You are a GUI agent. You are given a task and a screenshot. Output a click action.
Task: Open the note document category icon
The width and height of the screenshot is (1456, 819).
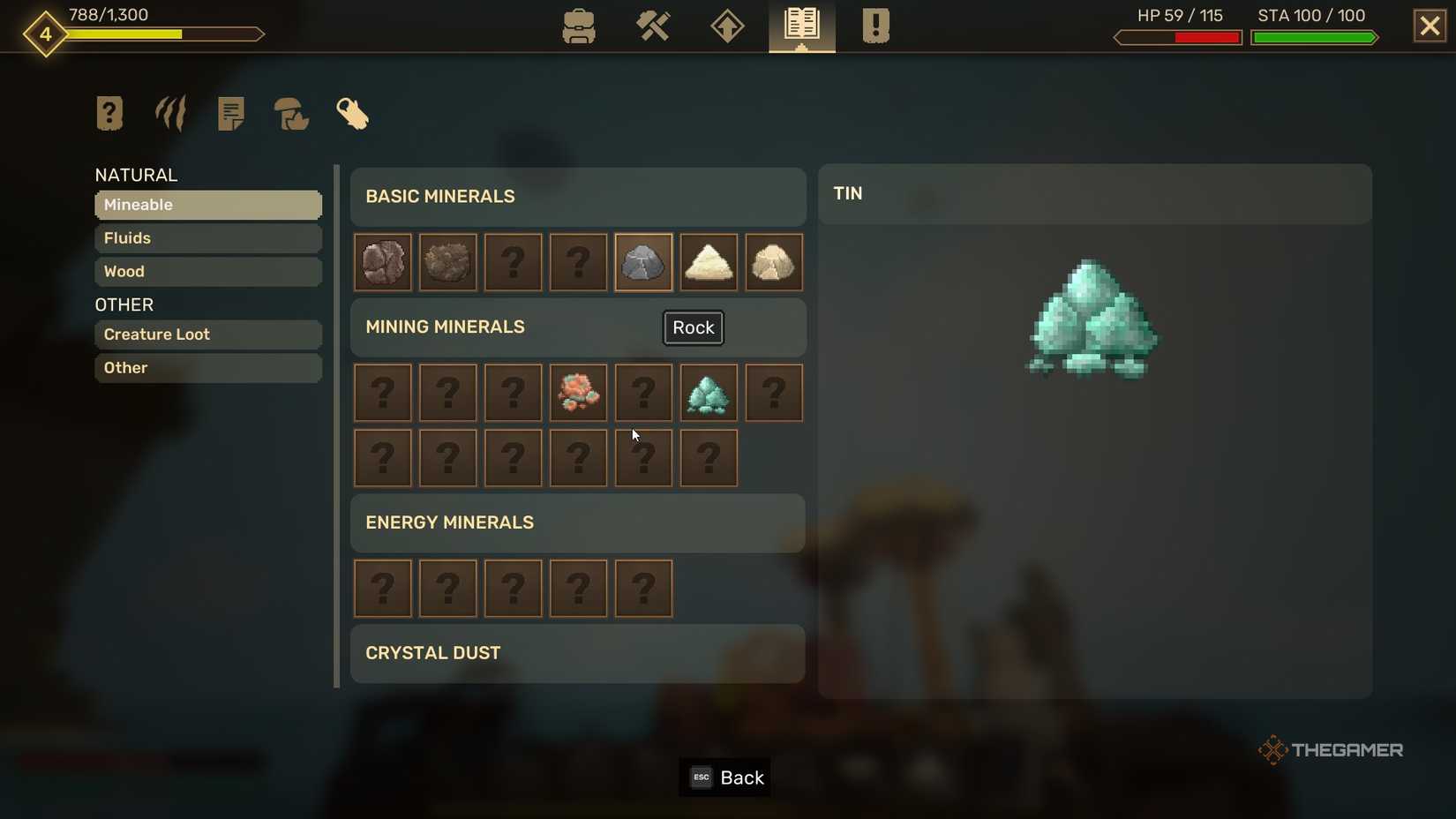[230, 113]
